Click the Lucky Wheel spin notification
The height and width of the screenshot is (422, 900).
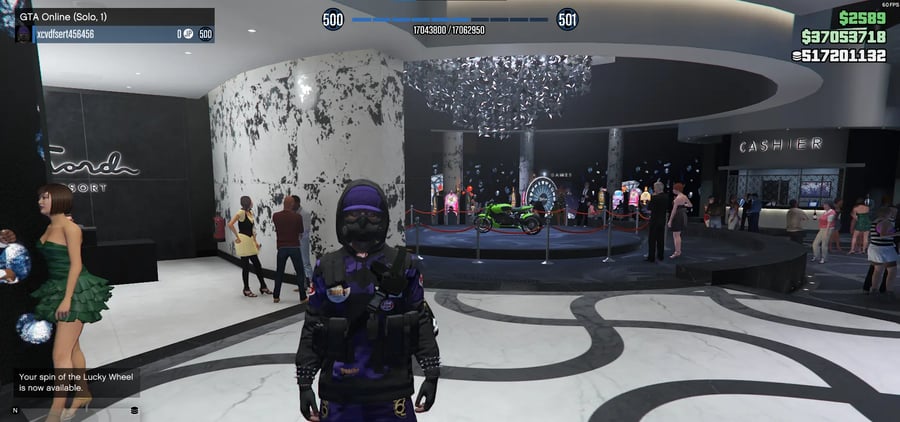(74, 382)
